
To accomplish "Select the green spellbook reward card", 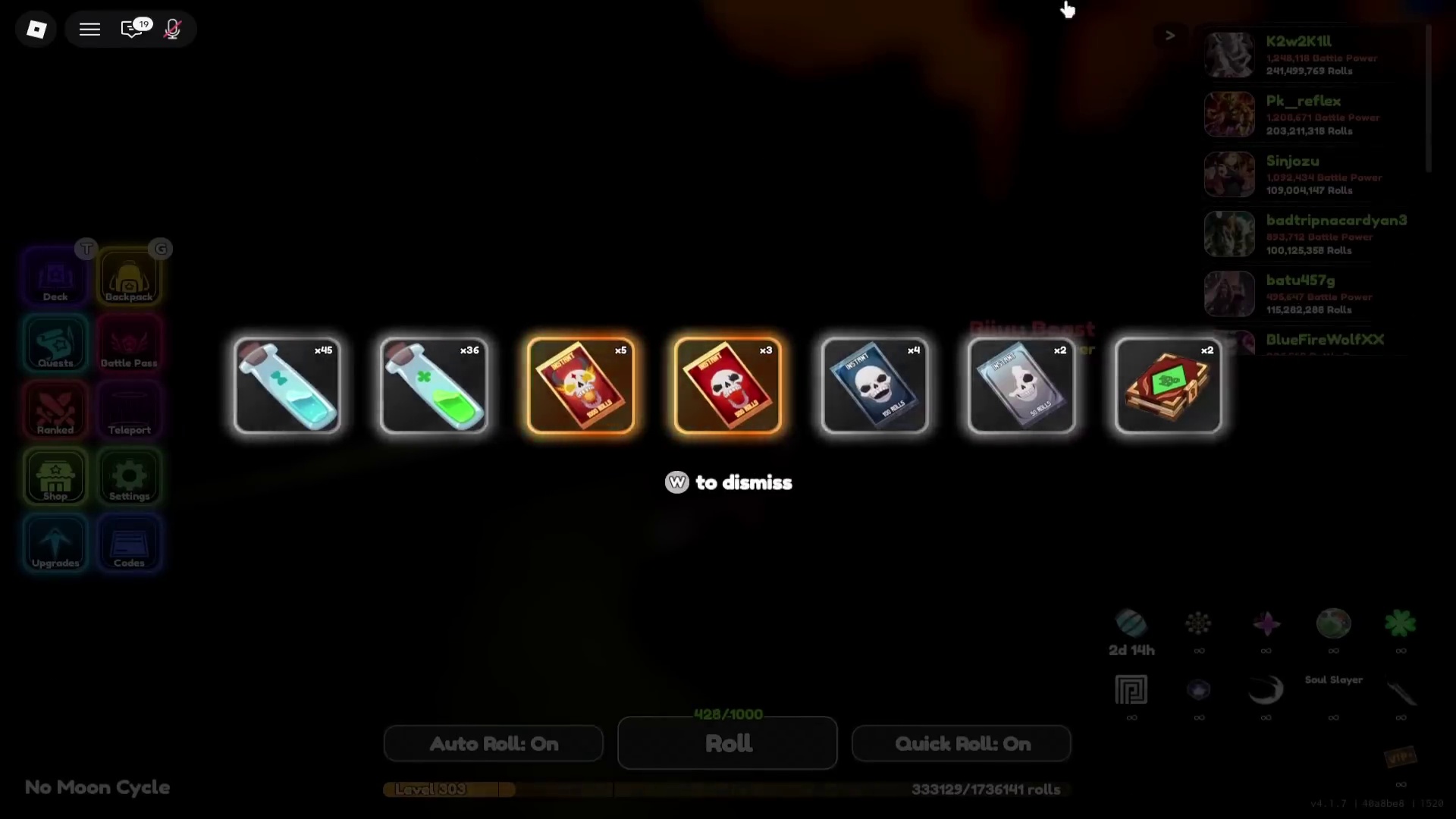I will (x=1169, y=386).
